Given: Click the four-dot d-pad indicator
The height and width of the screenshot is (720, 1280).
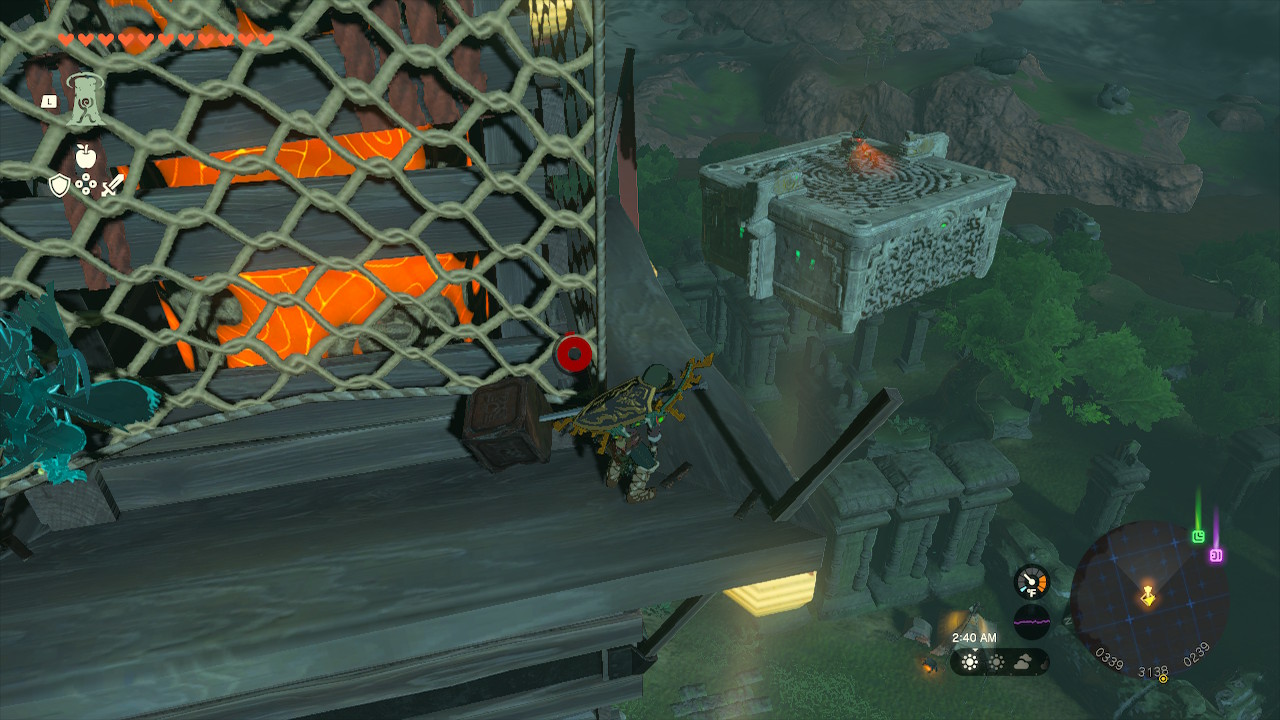Looking at the screenshot, I should pyautogui.click(x=86, y=185).
